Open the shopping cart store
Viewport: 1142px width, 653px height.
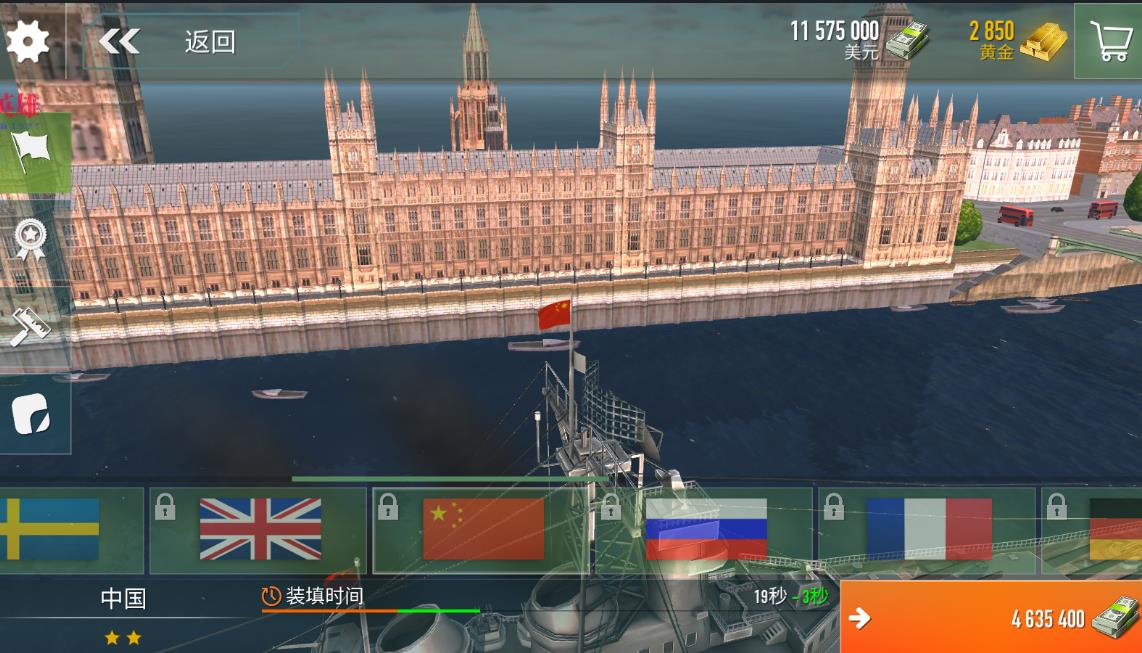(x=1109, y=41)
